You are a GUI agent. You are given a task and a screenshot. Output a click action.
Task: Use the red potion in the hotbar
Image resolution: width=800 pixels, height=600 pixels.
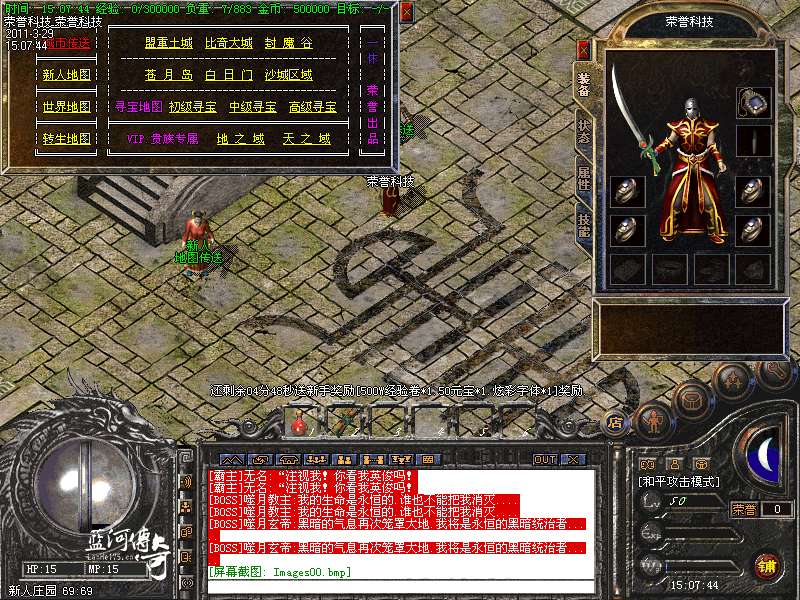click(298, 422)
